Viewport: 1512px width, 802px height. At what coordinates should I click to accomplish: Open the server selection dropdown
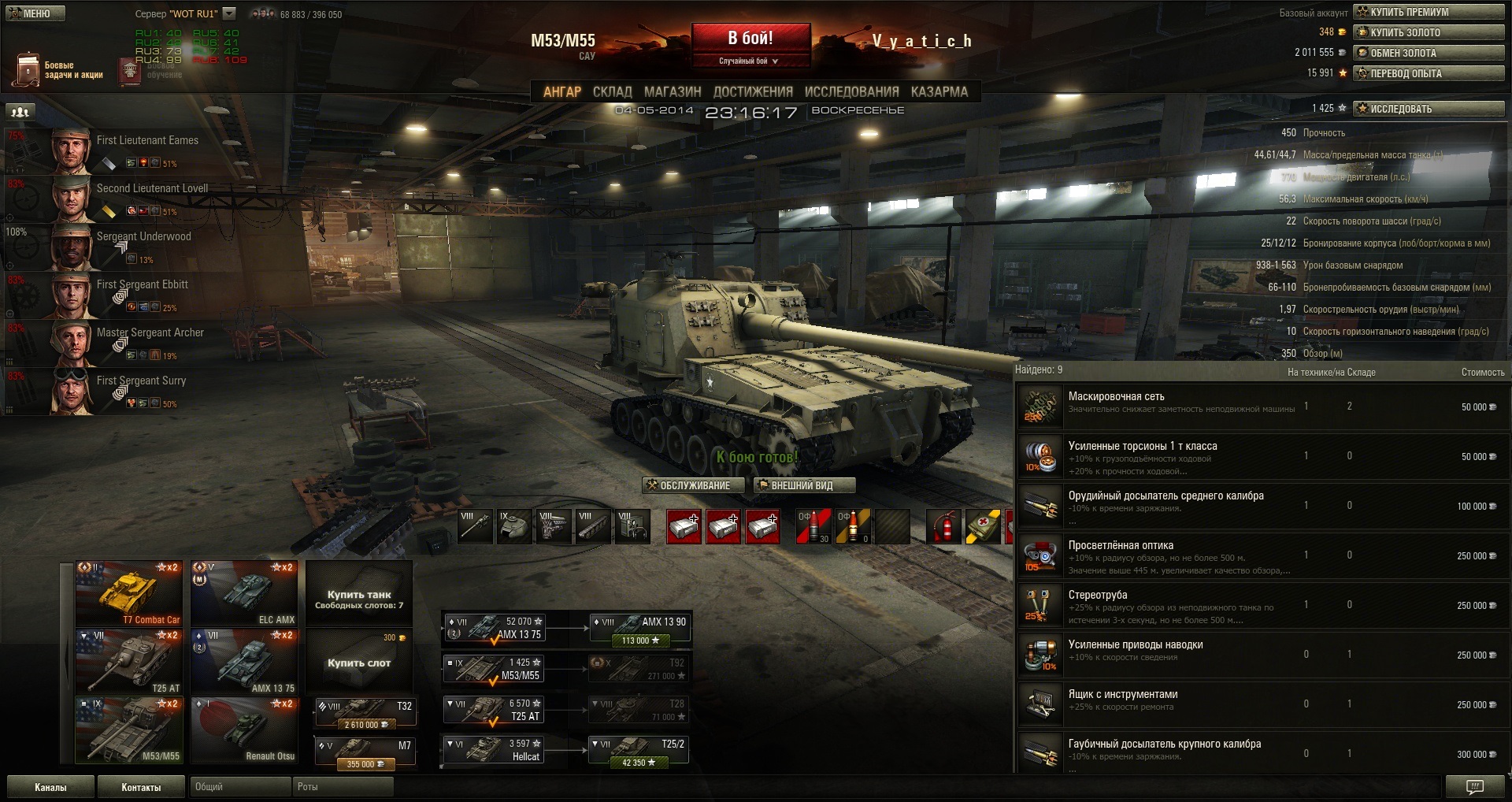[x=229, y=13]
